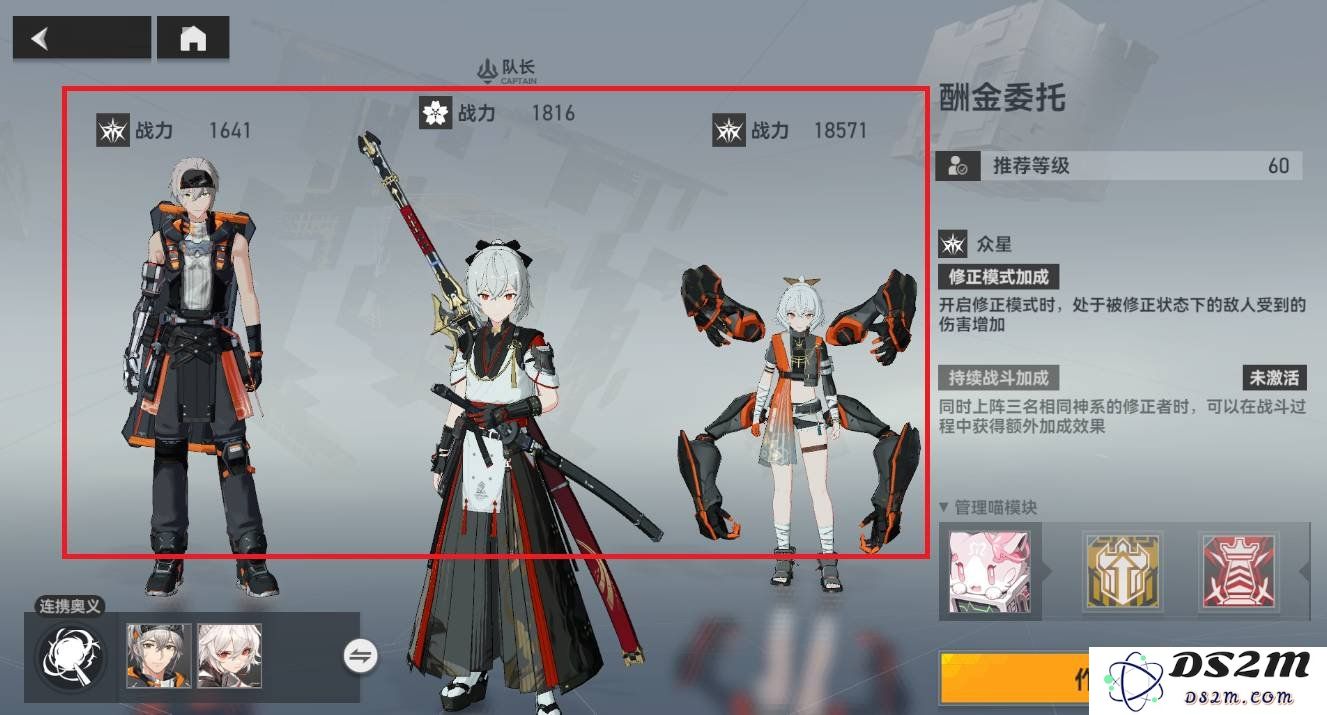
Task: Open the 持续战斗加成 bonus label
Action: 998,378
